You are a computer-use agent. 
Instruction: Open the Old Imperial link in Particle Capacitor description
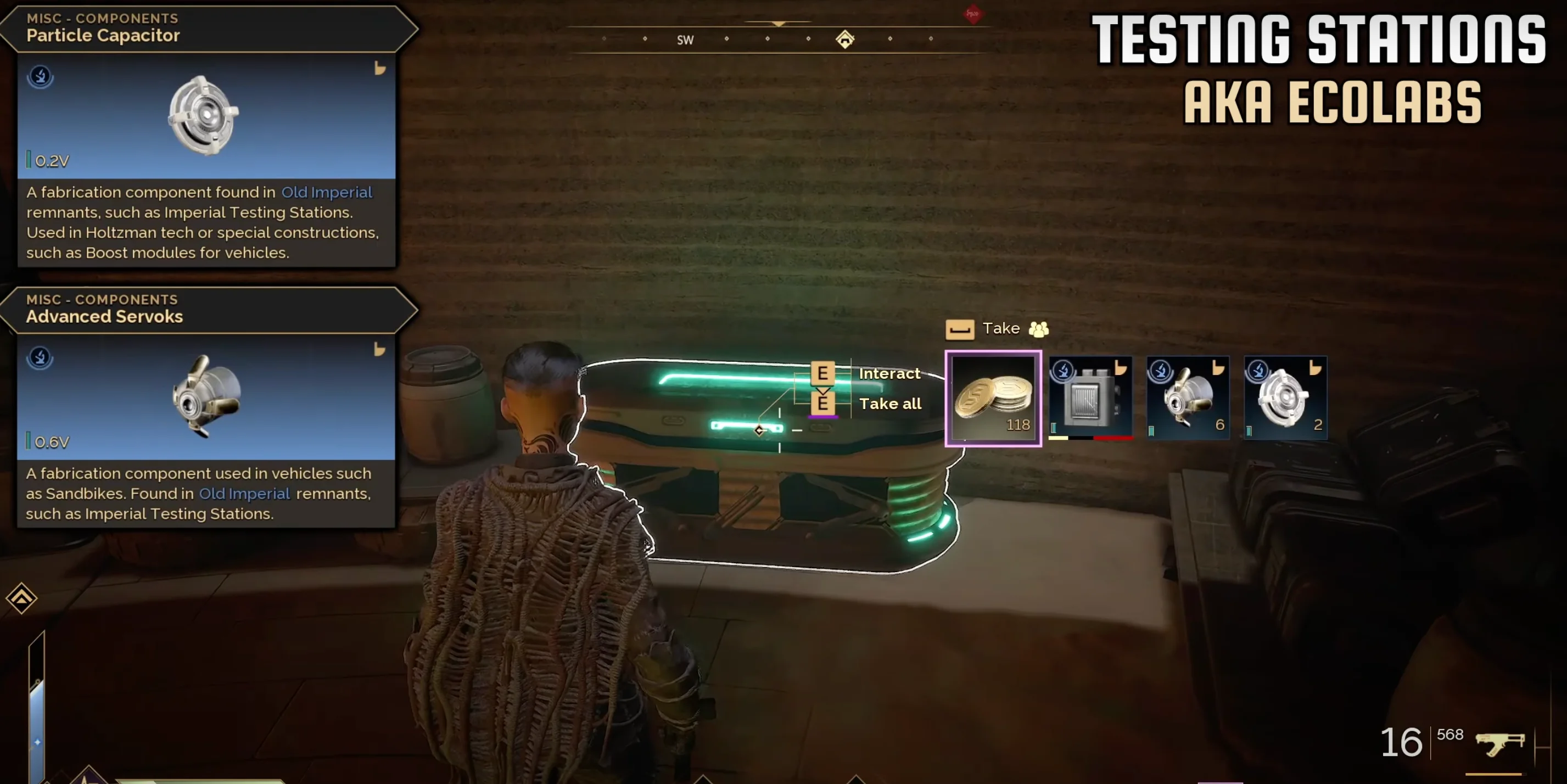(327, 192)
